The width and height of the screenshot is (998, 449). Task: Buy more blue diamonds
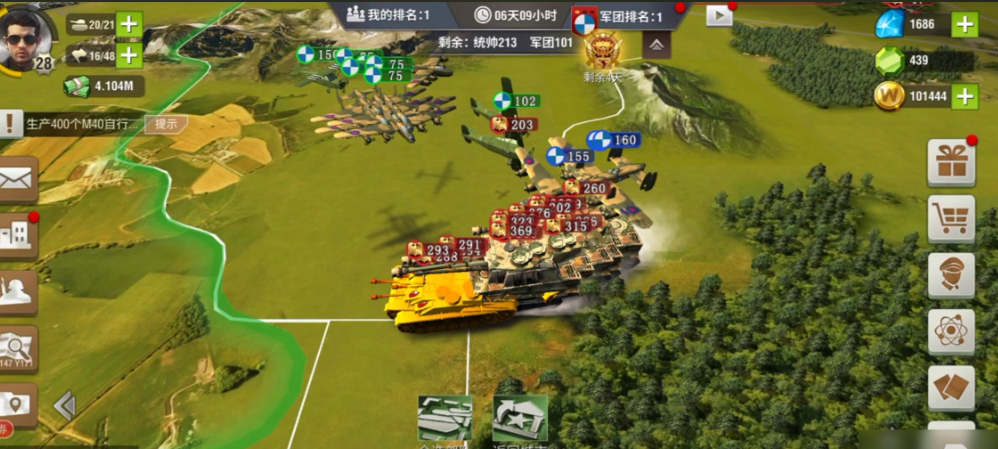point(964,24)
